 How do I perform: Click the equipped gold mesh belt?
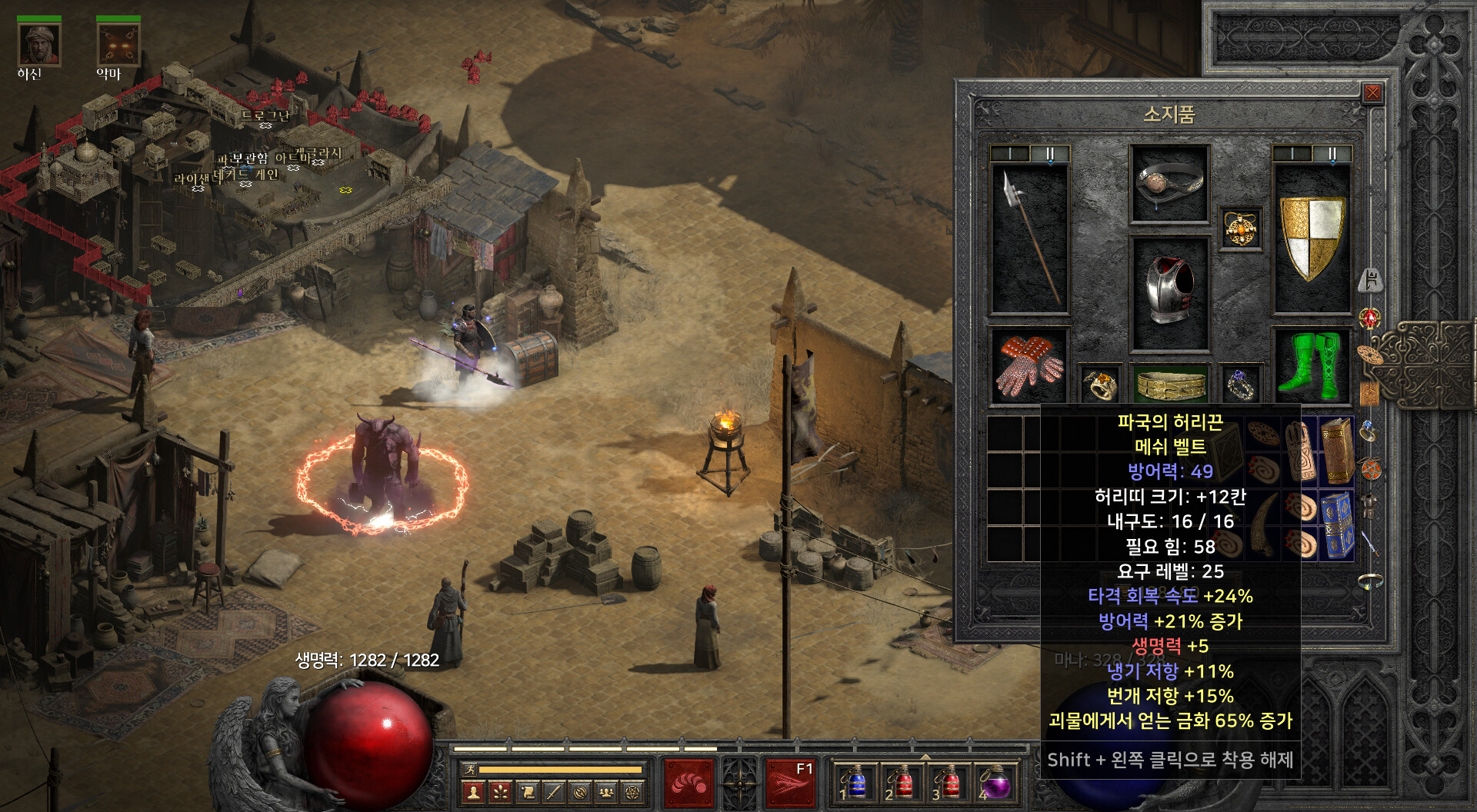[x=1170, y=383]
